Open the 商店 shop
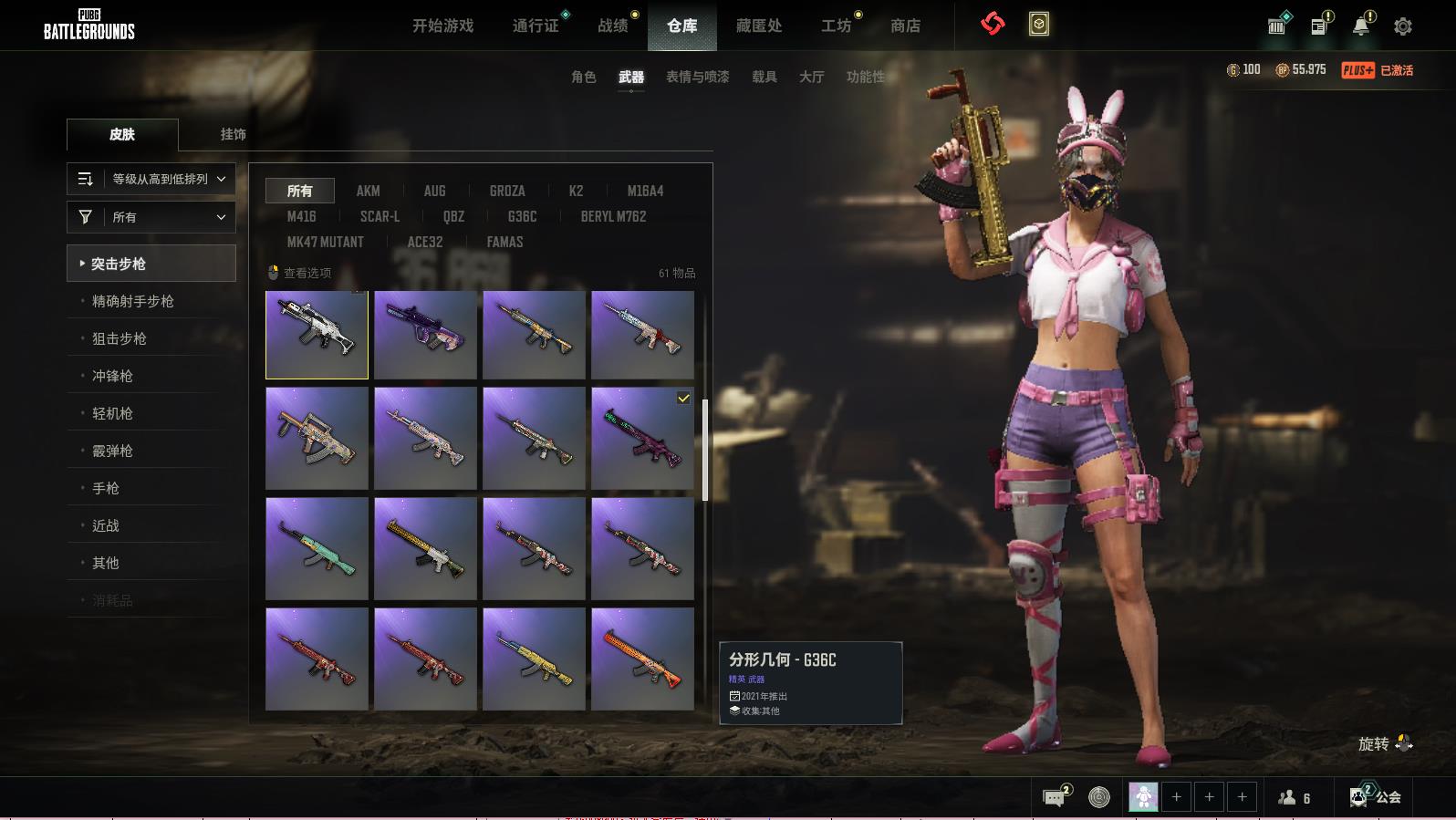Screen dimensions: 1456x820 905,26
